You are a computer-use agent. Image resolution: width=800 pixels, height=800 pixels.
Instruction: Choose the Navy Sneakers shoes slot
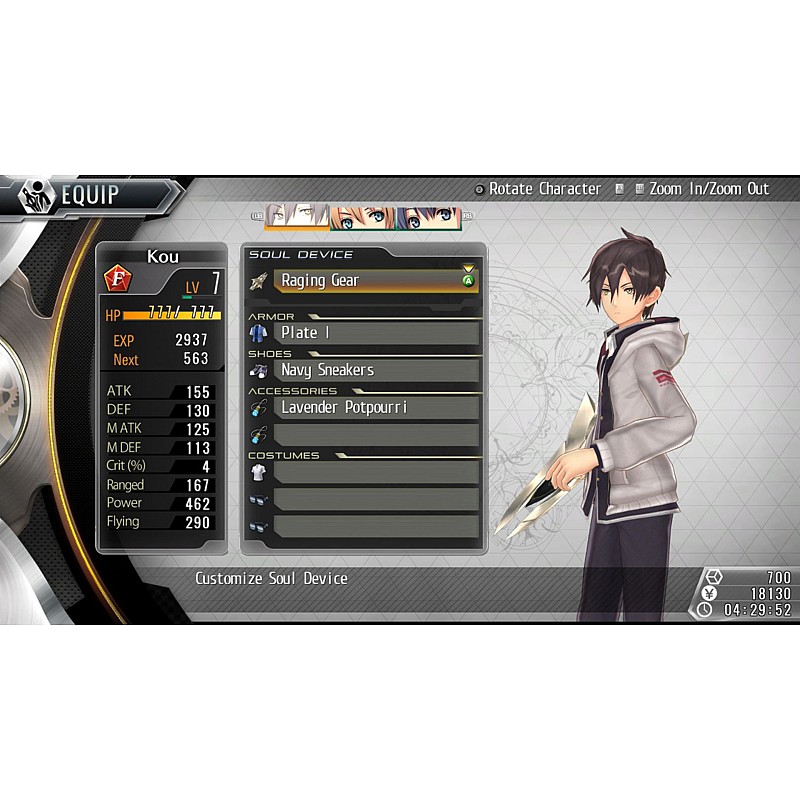[375, 370]
